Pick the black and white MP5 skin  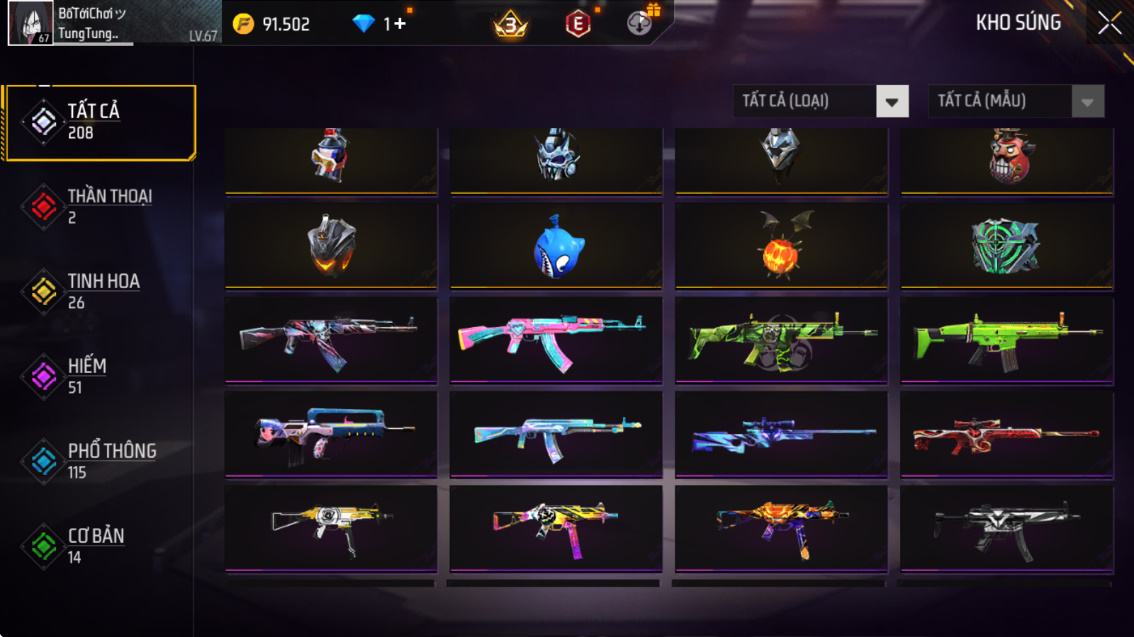tap(1006, 528)
